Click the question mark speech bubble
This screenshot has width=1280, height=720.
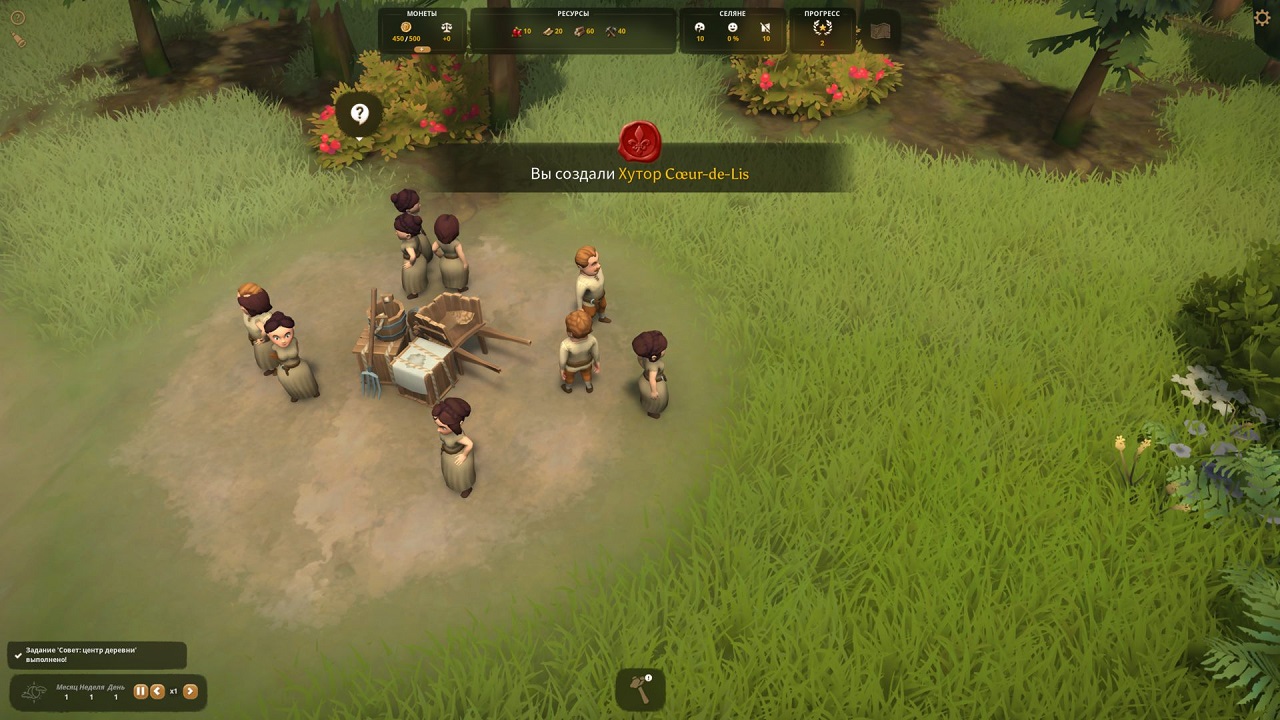click(x=360, y=115)
